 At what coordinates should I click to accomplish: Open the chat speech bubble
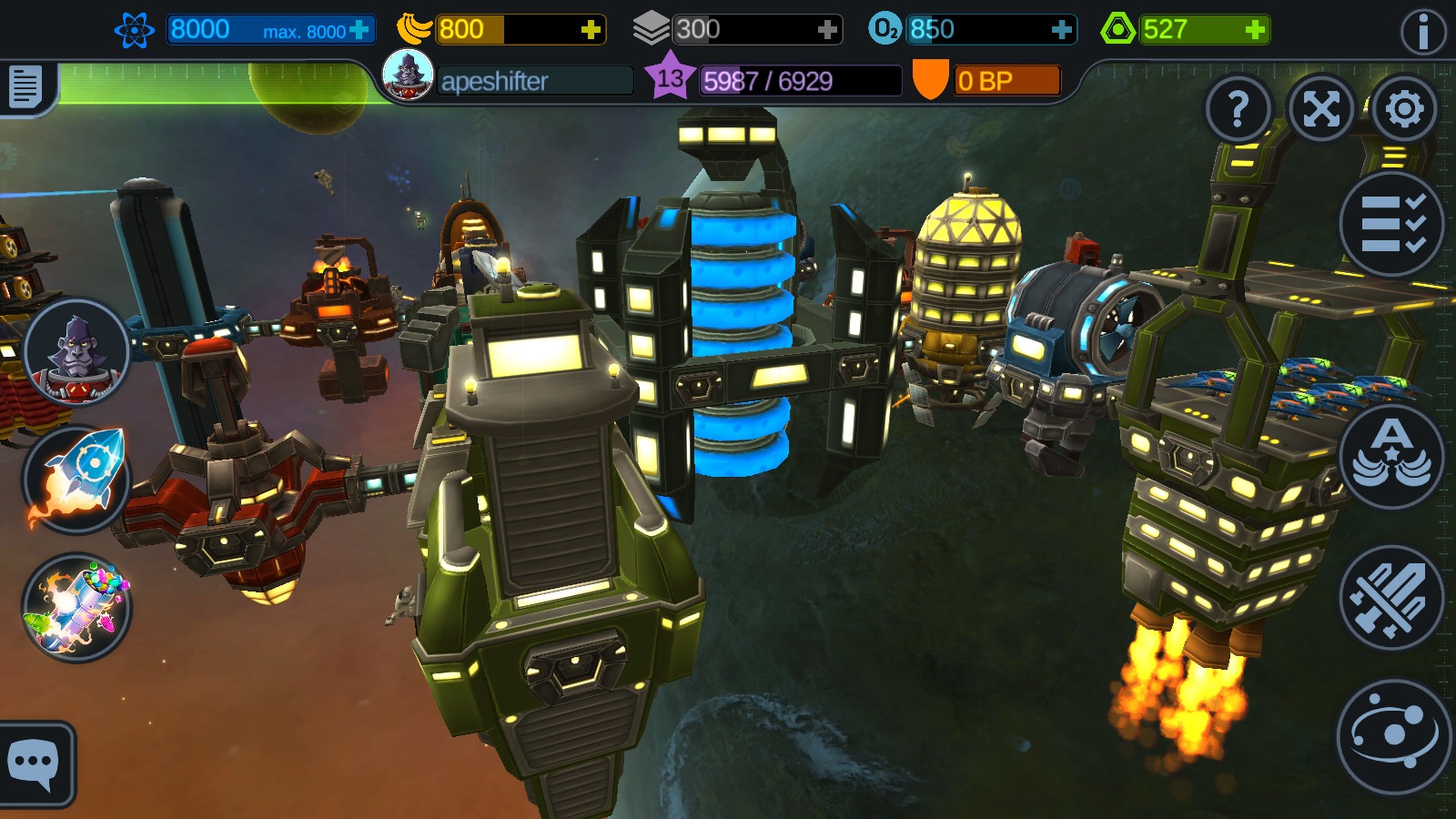coord(34,763)
